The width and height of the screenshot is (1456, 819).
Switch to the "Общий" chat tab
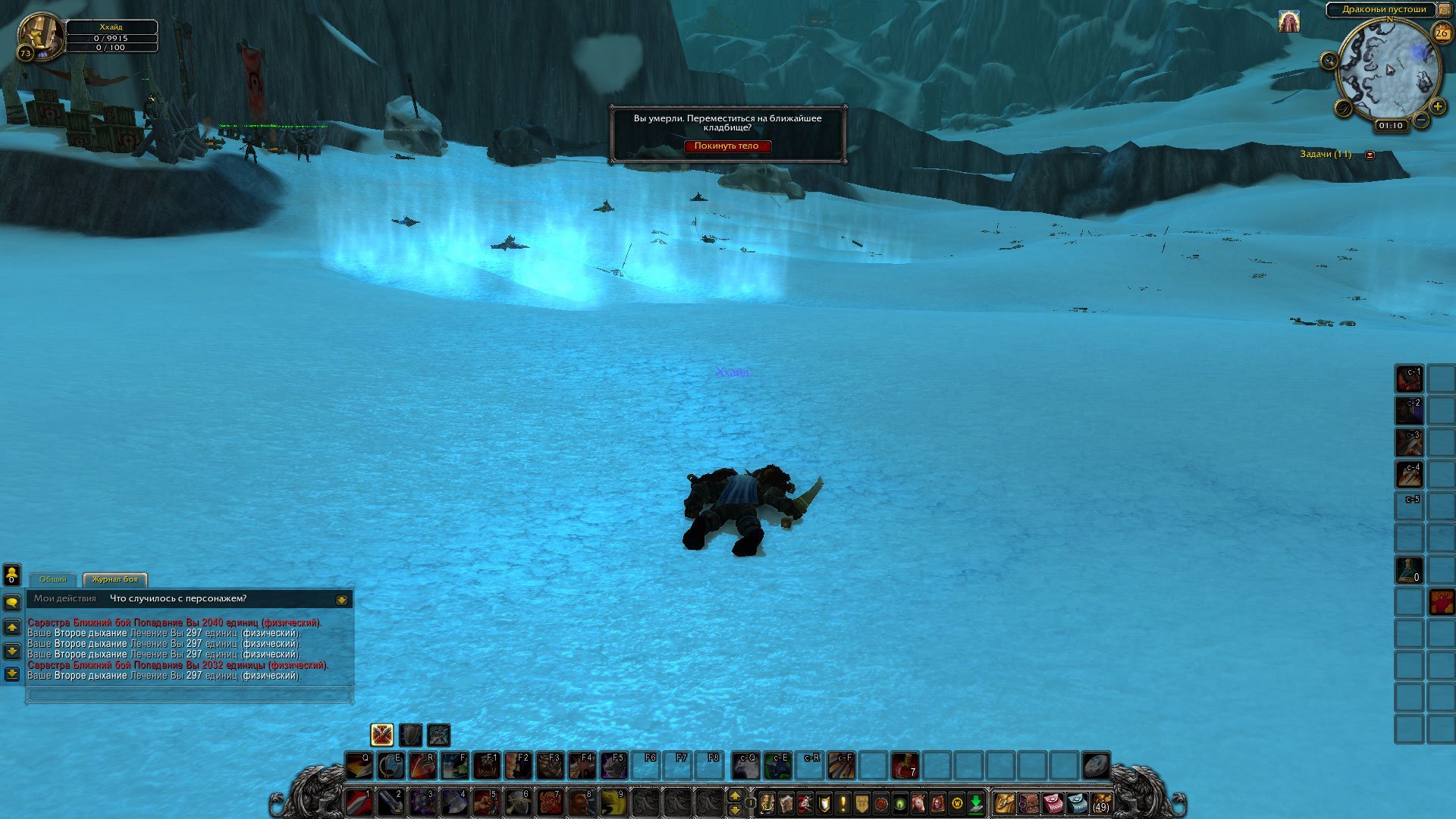point(53,579)
